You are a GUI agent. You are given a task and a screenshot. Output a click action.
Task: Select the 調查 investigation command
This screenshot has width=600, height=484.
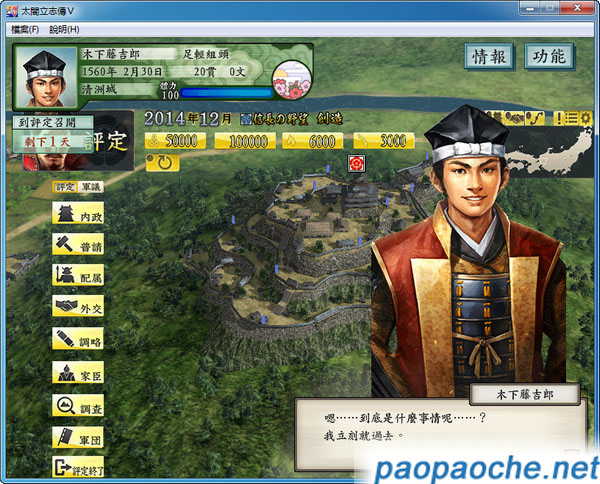point(79,405)
